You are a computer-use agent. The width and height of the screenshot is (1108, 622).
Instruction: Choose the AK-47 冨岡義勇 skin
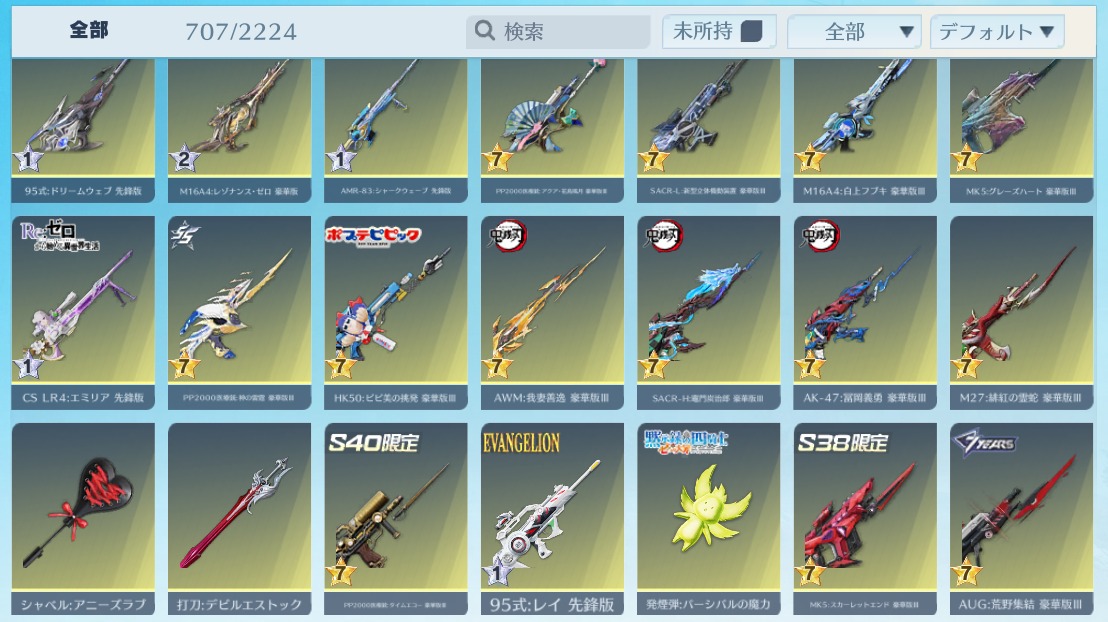click(x=866, y=310)
